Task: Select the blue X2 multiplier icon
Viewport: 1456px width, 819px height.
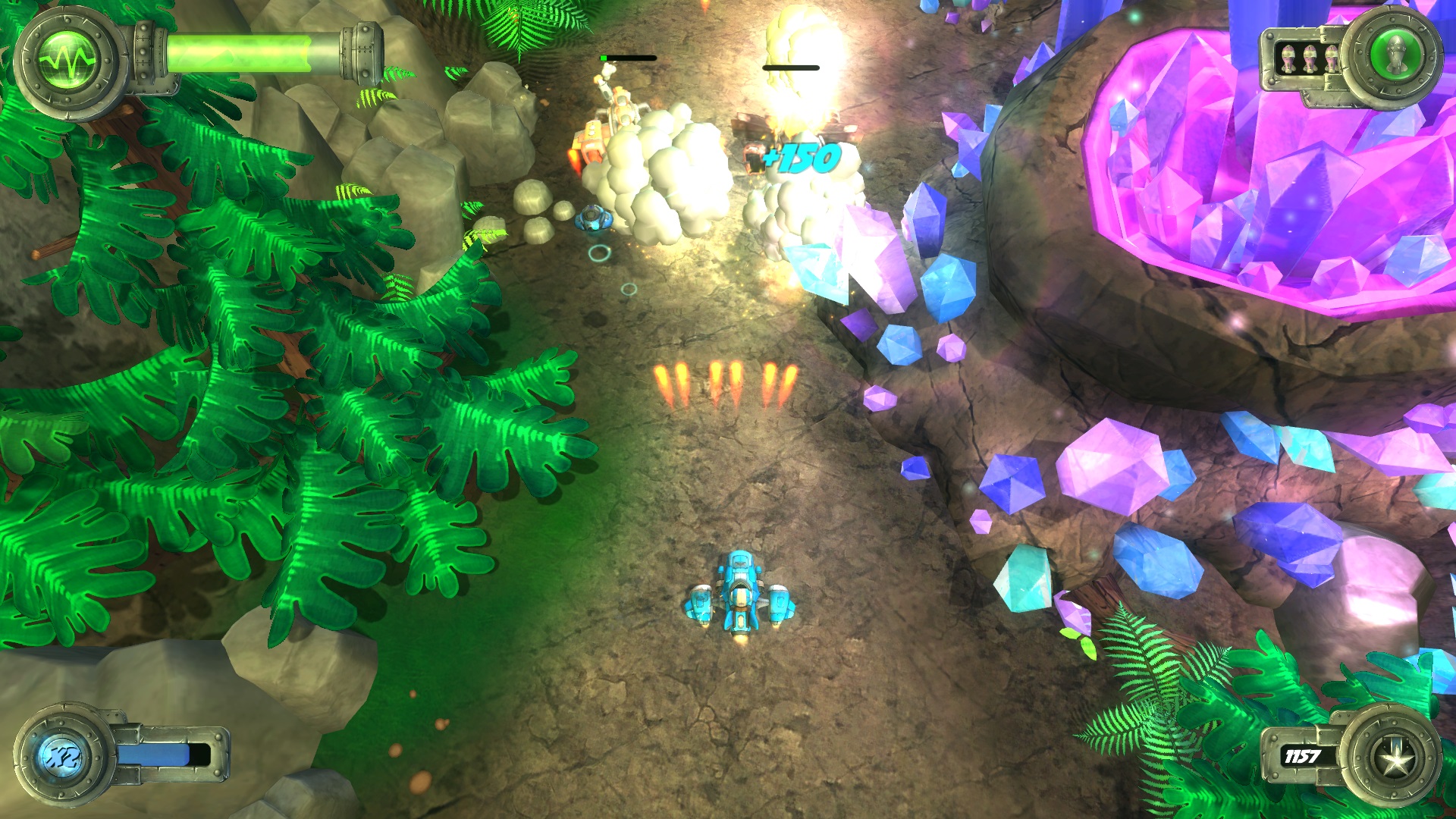Action: [x=62, y=755]
